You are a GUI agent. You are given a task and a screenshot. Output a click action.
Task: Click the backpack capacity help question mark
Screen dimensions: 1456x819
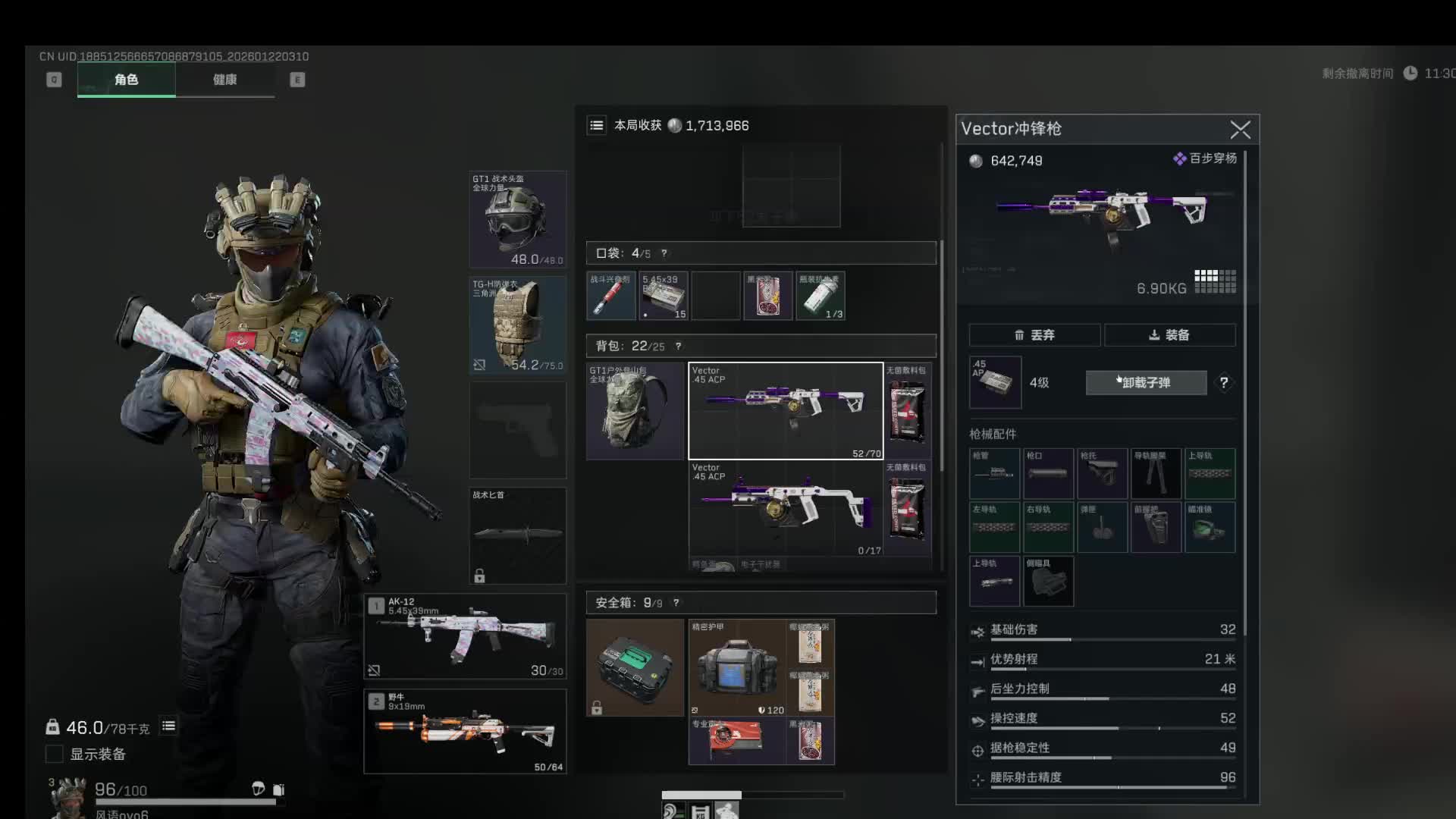pyautogui.click(x=678, y=347)
